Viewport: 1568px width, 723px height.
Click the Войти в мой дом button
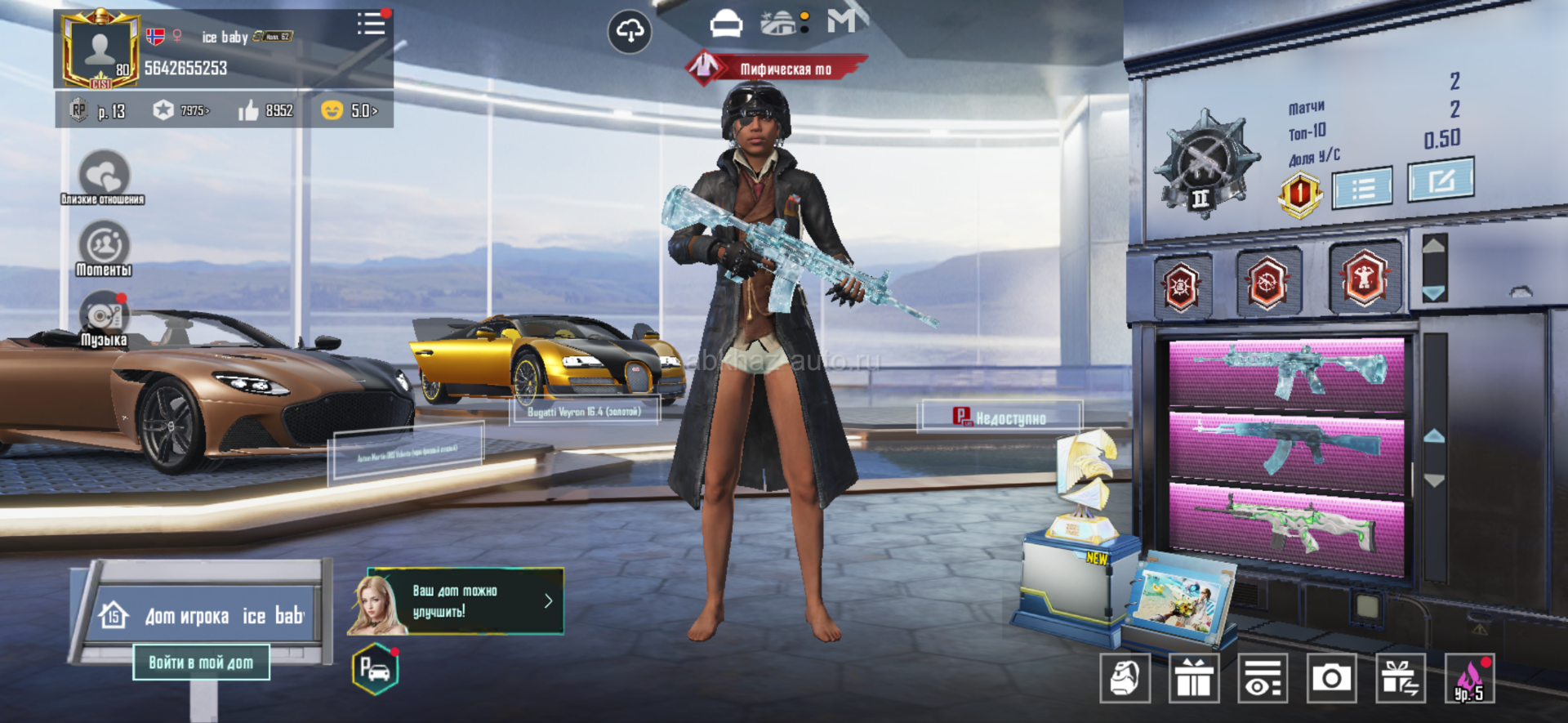[201, 663]
